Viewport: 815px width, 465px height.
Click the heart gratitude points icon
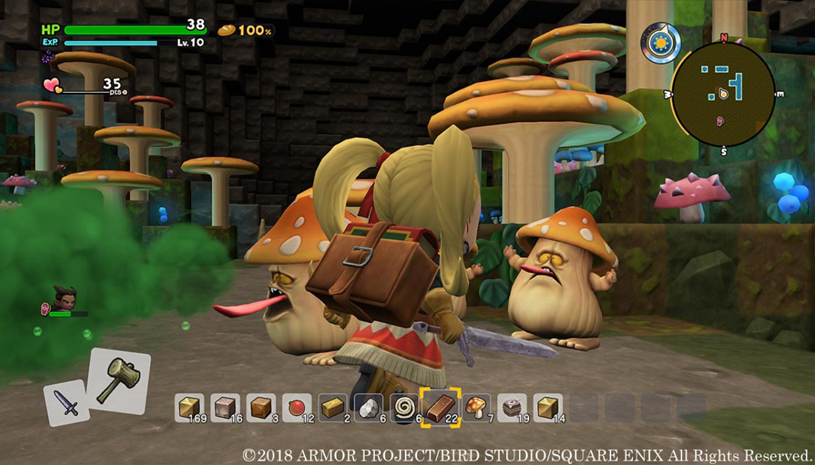[52, 86]
